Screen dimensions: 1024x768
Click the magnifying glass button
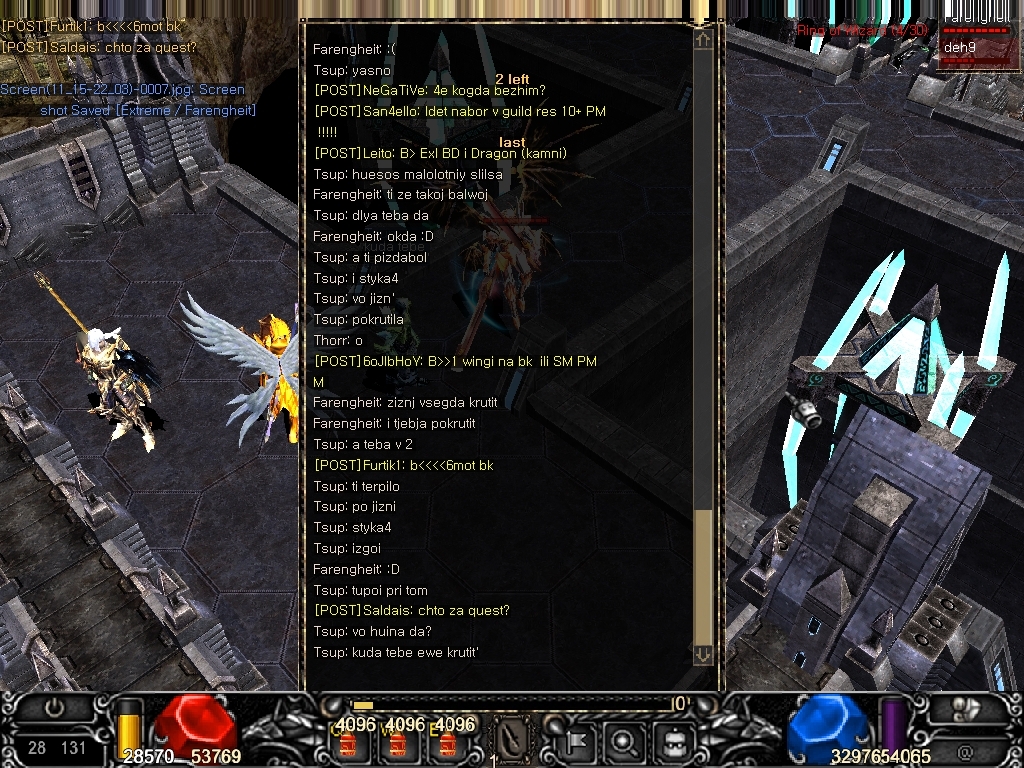click(x=627, y=741)
